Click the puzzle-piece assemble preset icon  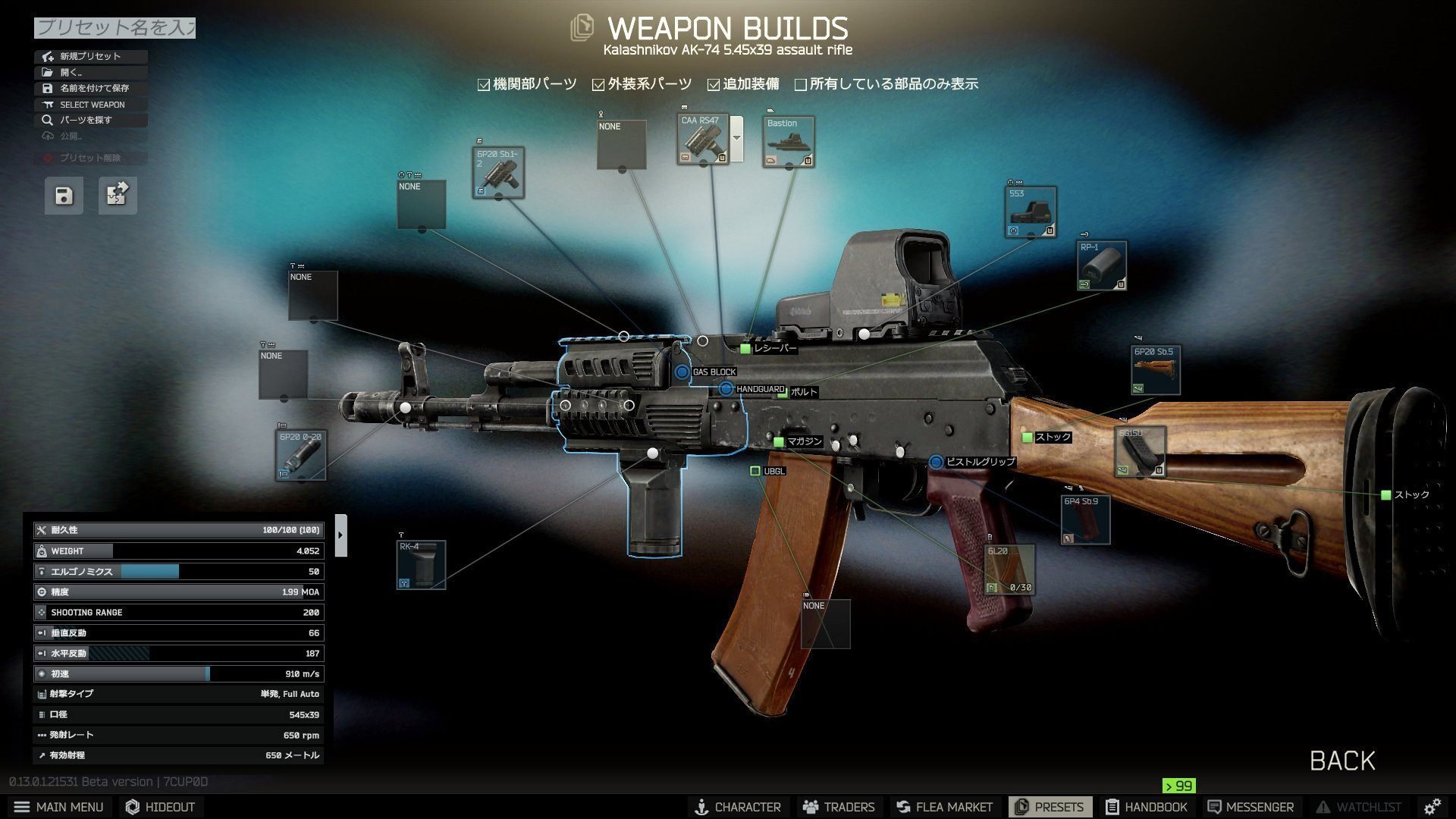(117, 195)
